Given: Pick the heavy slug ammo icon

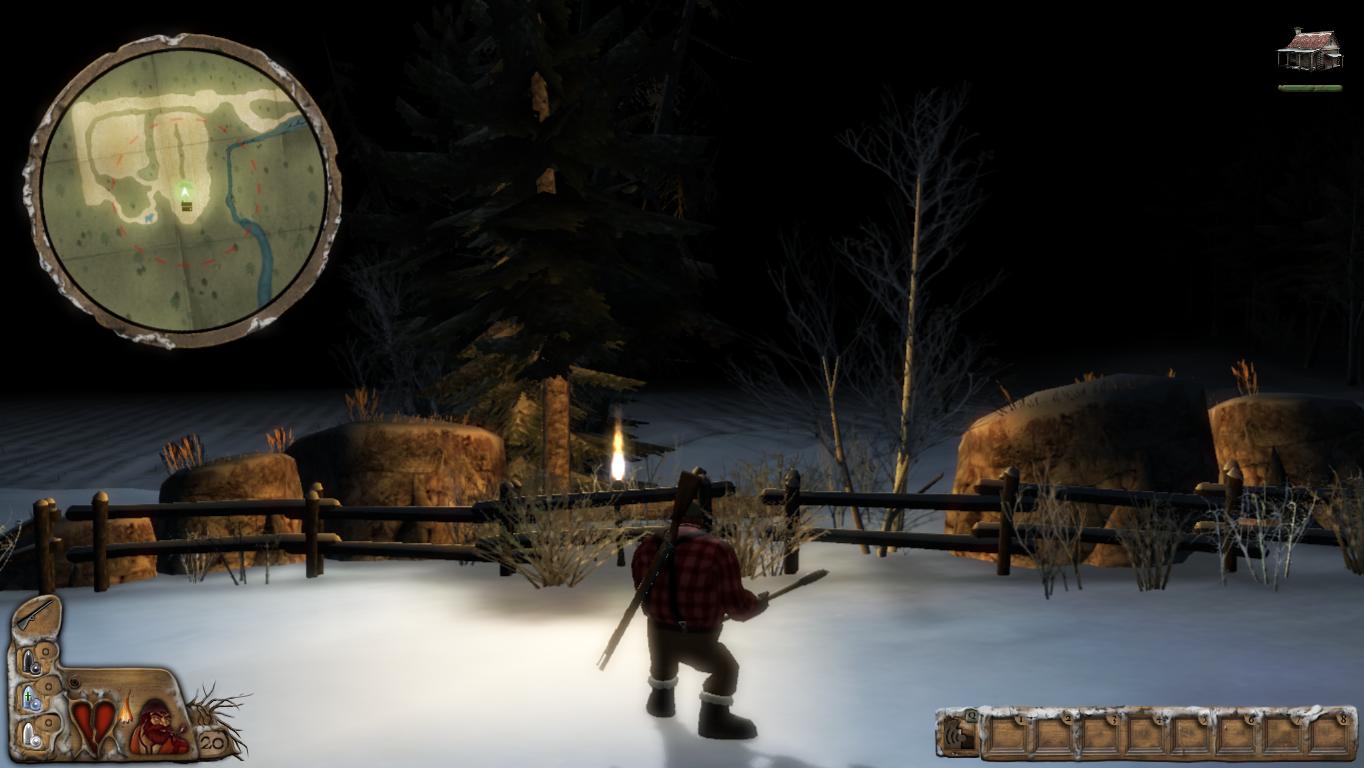Looking at the screenshot, I should click(28, 733).
